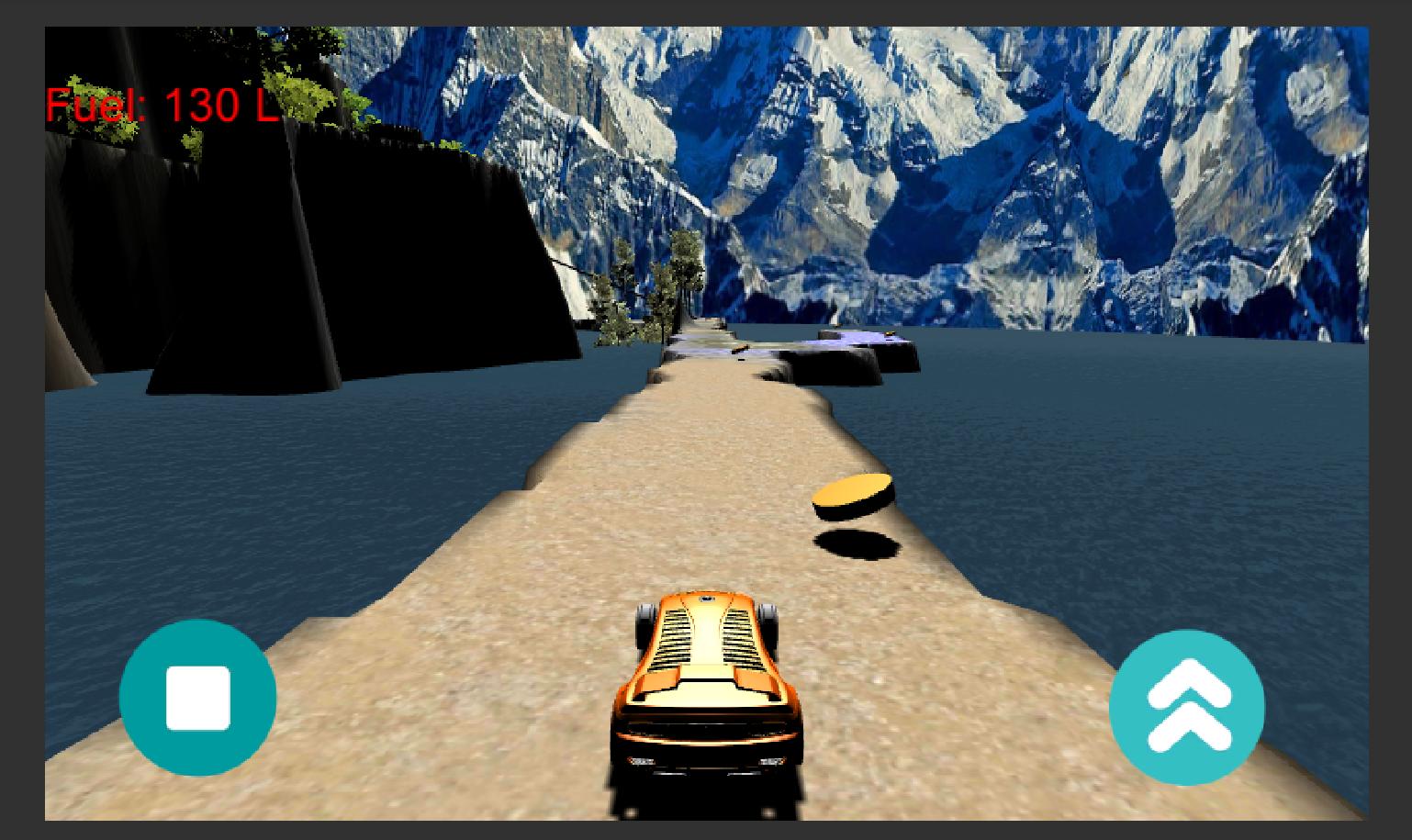Click the white square inside the brake control

coord(198,698)
